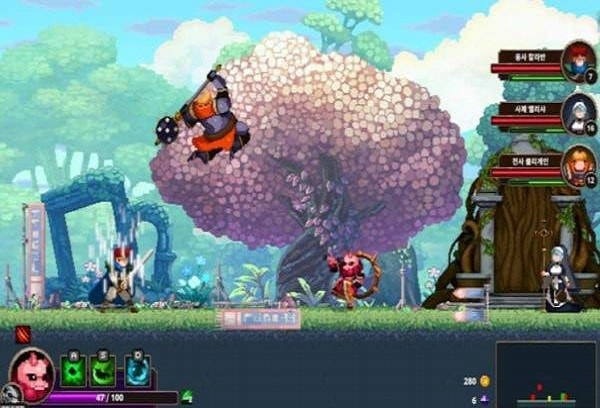
Task: Click the purple quartz currency icon
Action: pos(486,399)
